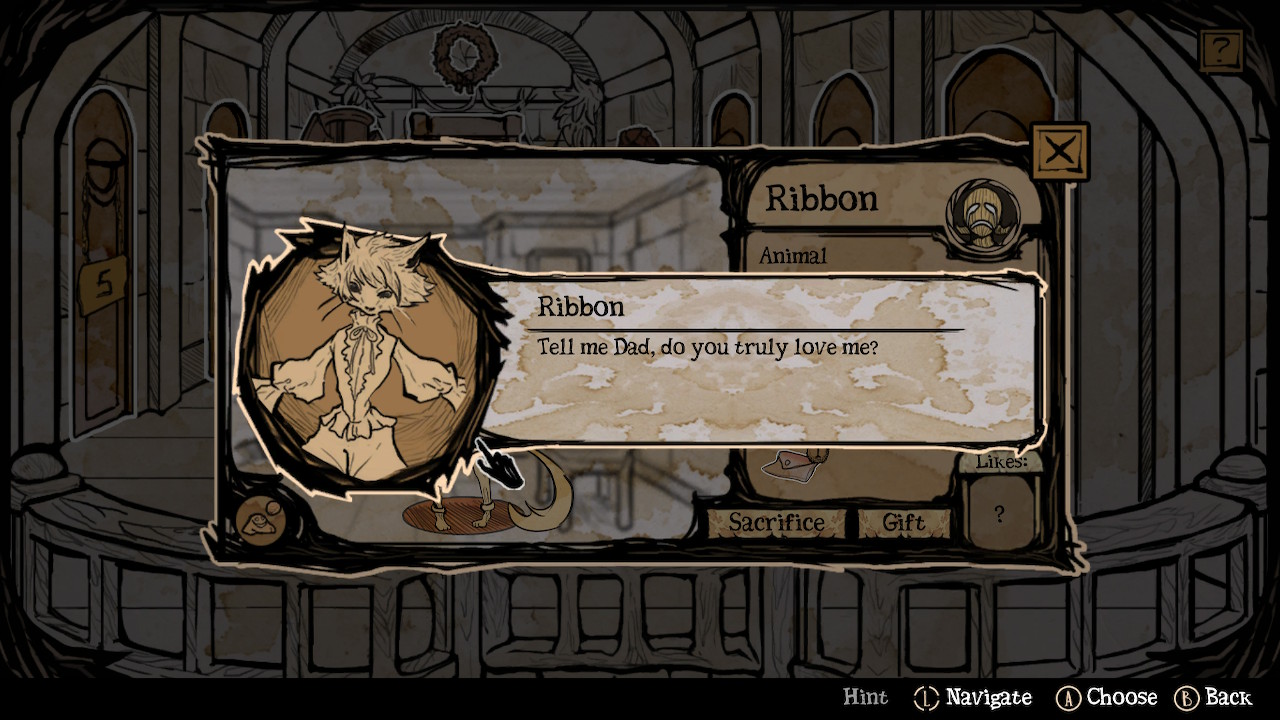1280x720 pixels.
Task: Give Ribbon a Gift
Action: tap(903, 522)
